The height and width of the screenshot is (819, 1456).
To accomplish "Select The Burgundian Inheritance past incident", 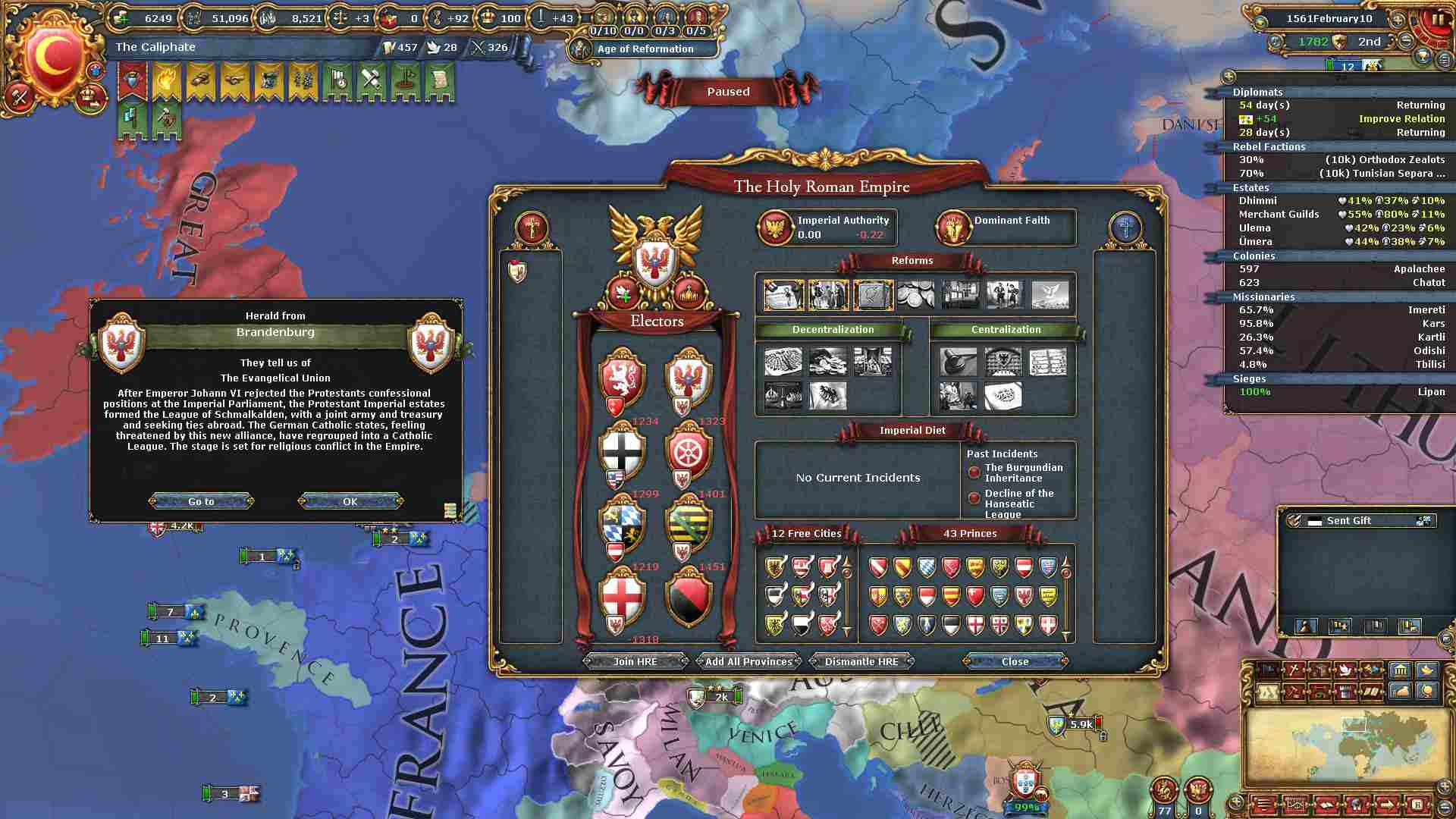I will [1023, 472].
